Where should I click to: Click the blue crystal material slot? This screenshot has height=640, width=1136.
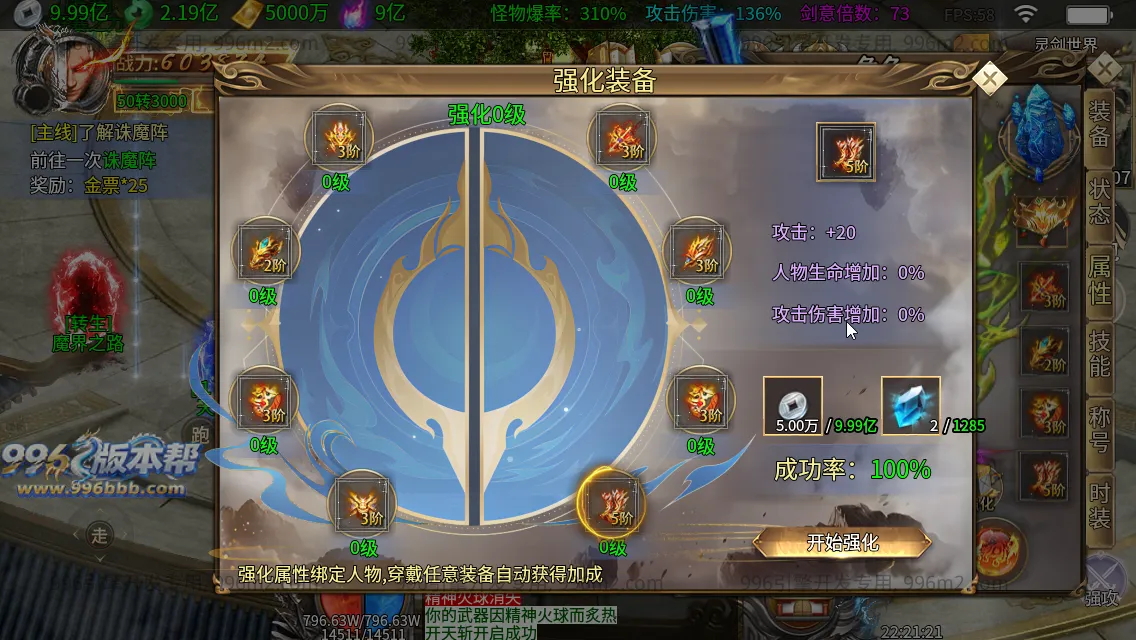coord(910,405)
